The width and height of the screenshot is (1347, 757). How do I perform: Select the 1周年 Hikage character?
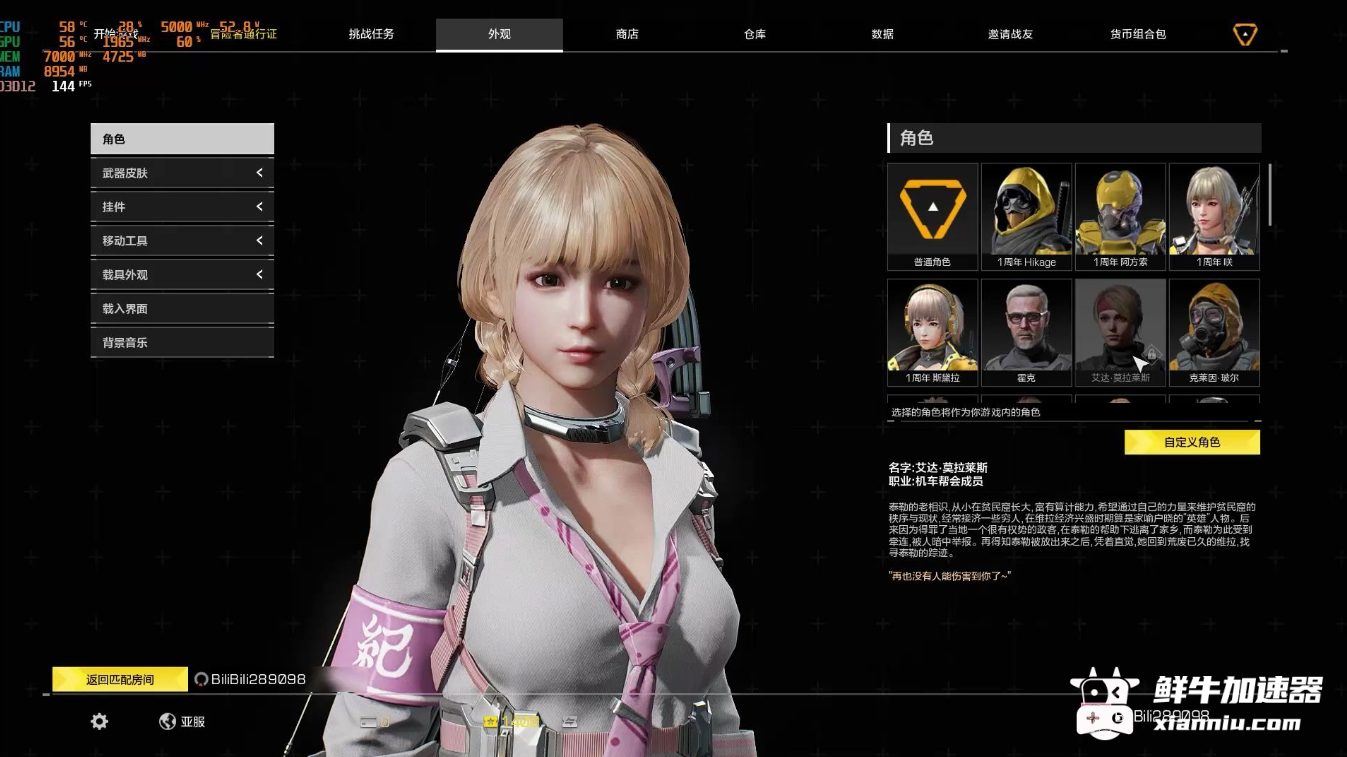click(x=1026, y=216)
